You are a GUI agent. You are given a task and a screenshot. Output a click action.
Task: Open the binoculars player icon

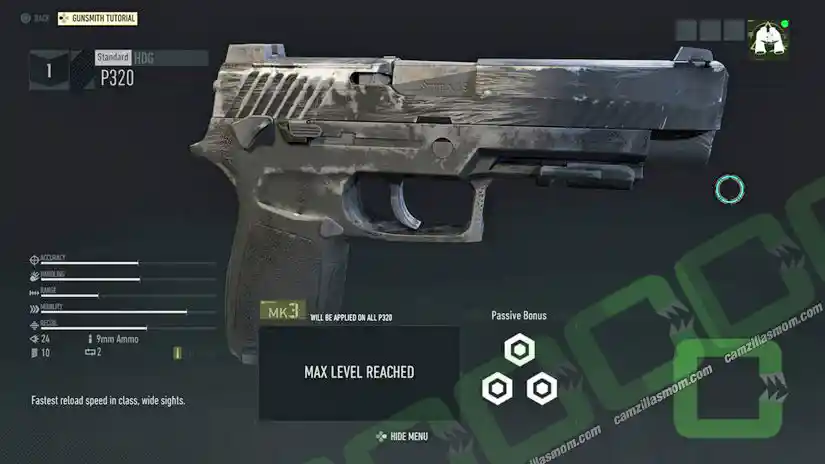[767, 39]
